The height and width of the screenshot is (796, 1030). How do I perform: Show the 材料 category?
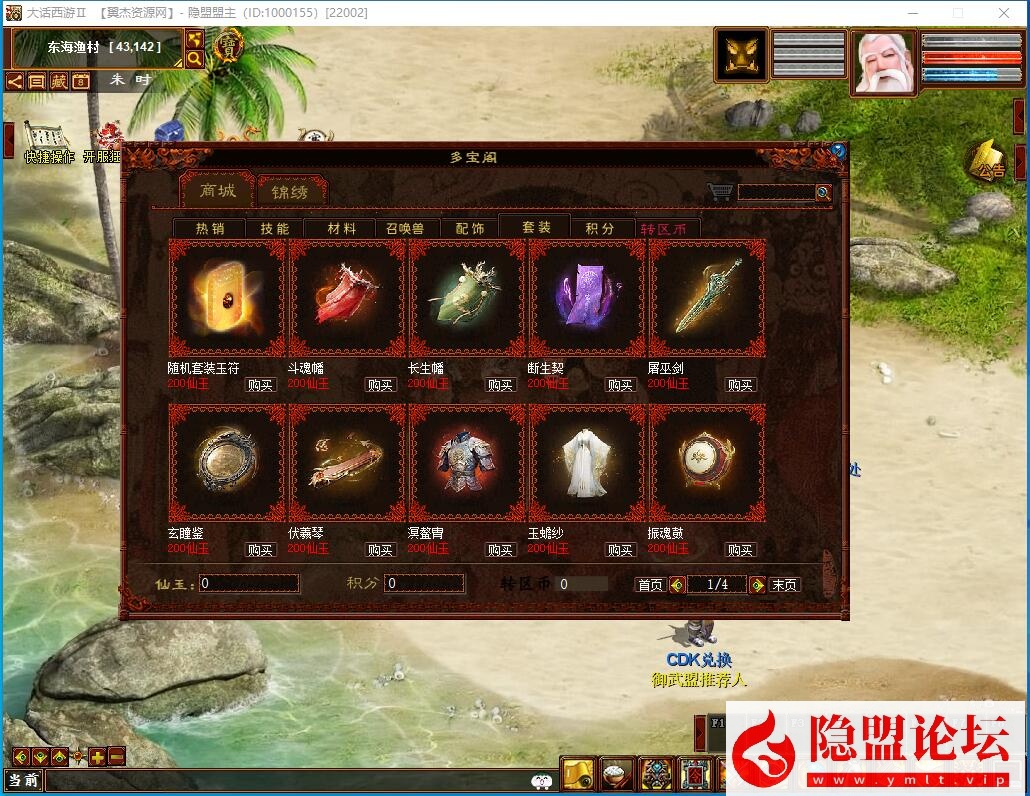(342, 229)
